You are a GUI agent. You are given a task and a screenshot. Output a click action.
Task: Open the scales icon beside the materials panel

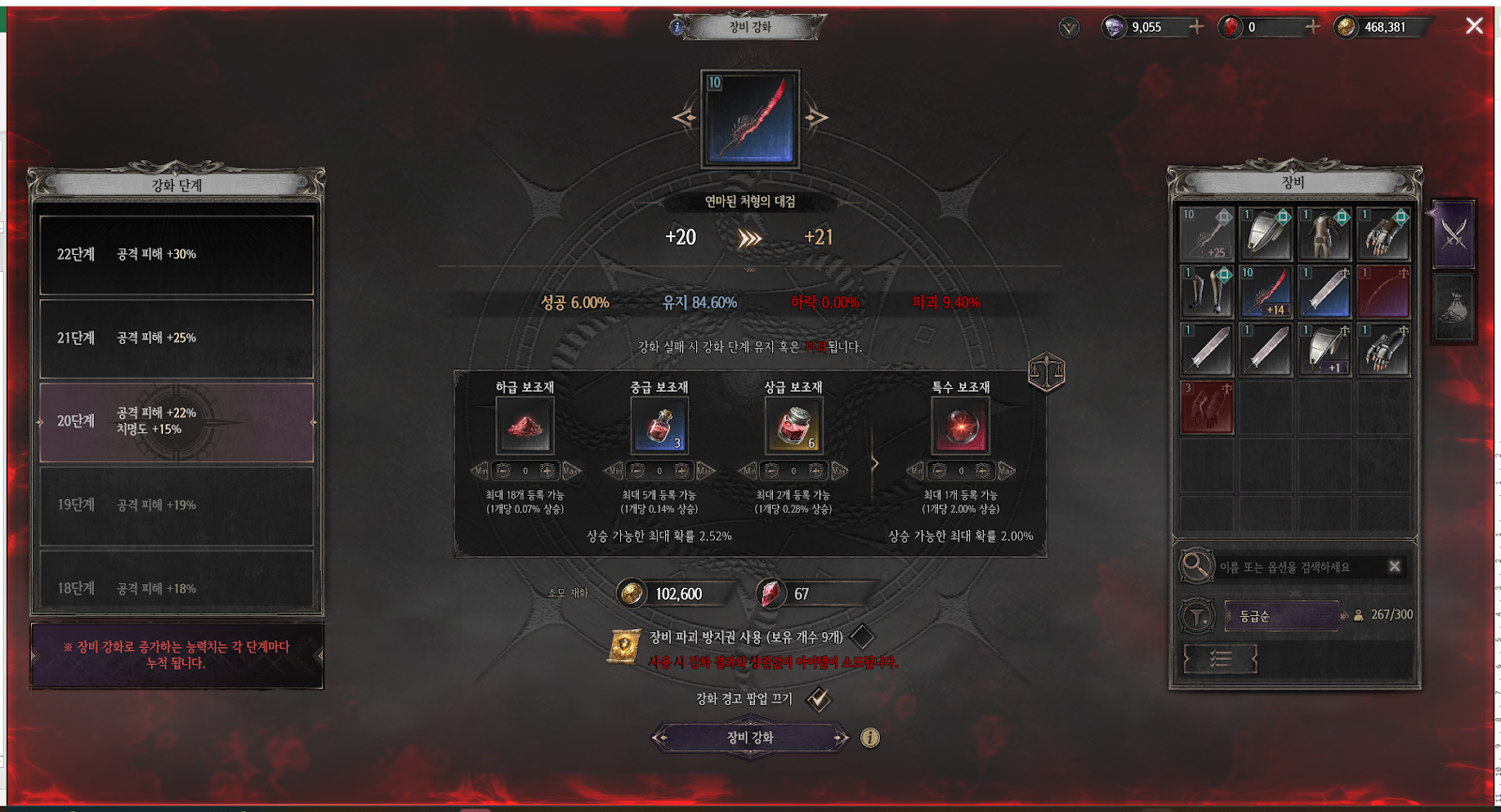tap(1046, 372)
